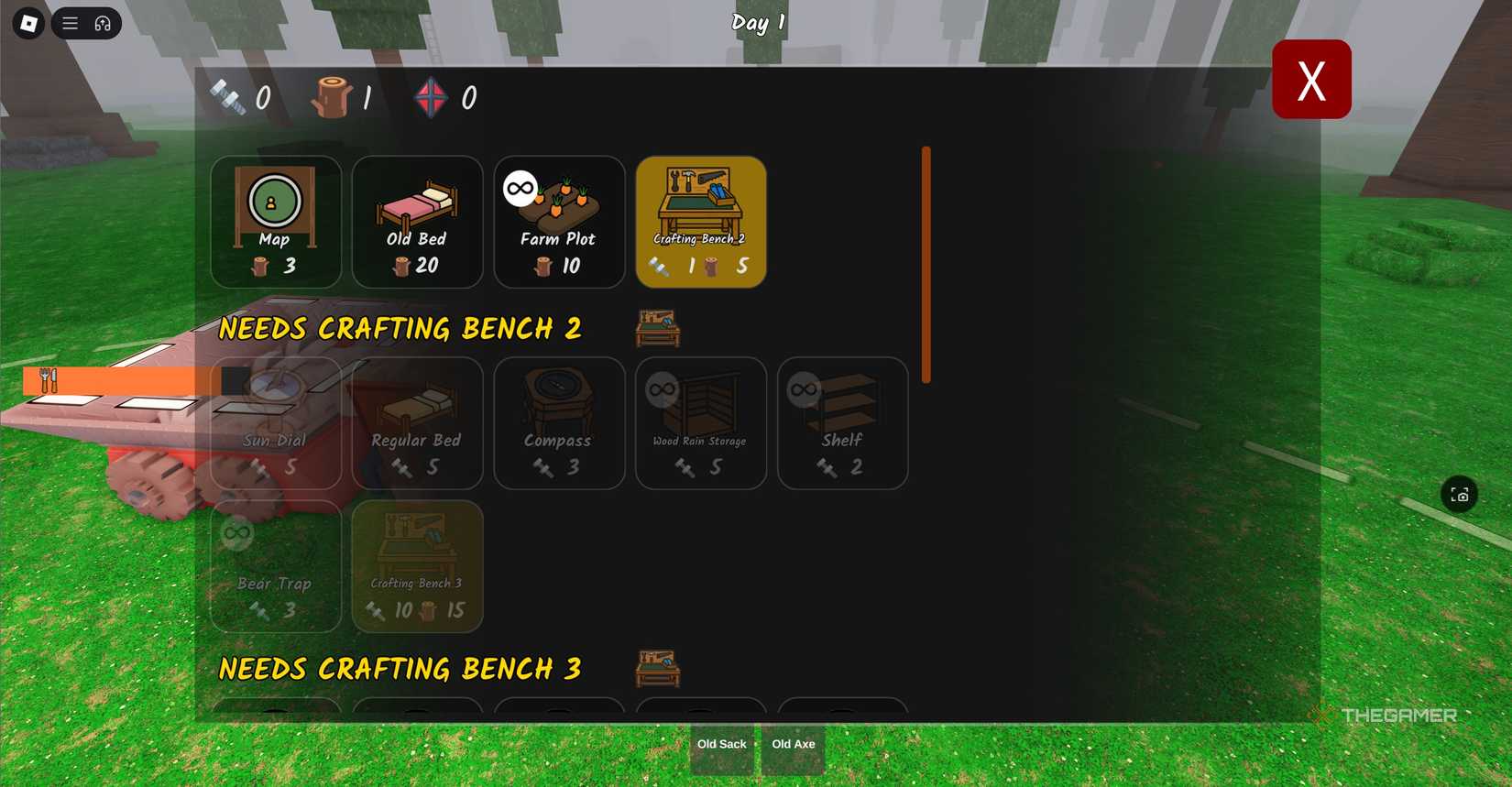This screenshot has width=1512, height=787.
Task: Select the Crafting Bench 3 recipe
Action: tap(417, 566)
